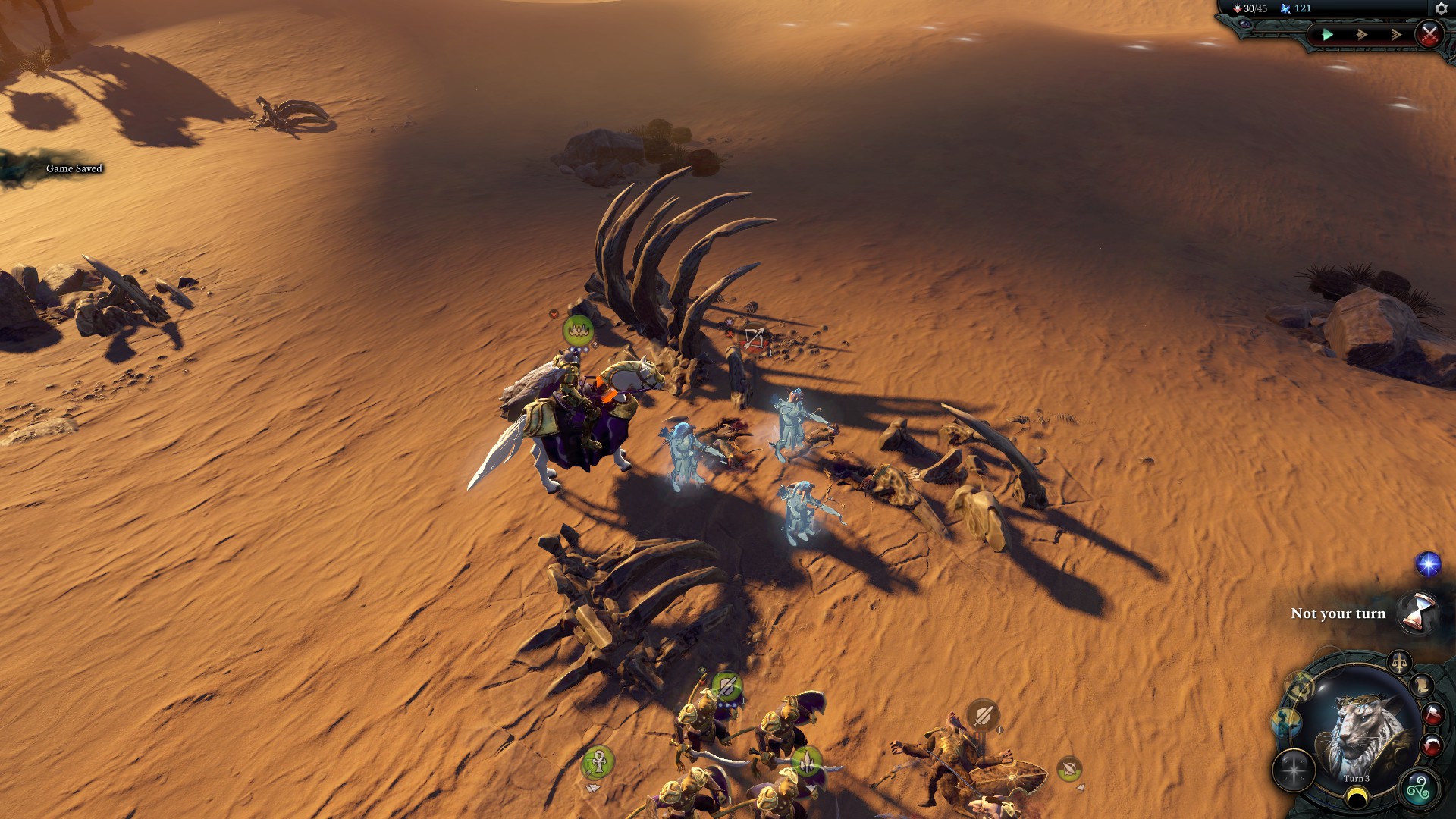Click the red retreat arrow icon

click(1432, 744)
